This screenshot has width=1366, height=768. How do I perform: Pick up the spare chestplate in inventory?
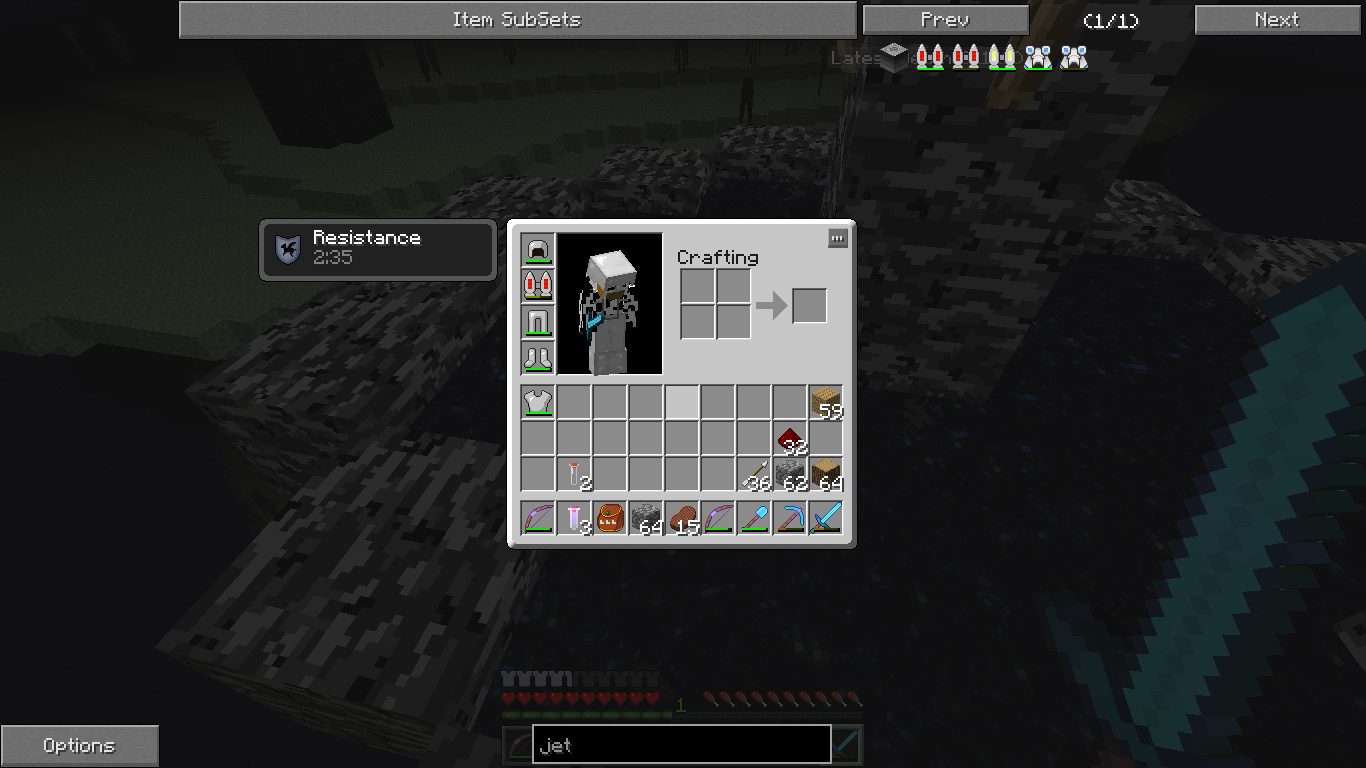click(538, 402)
